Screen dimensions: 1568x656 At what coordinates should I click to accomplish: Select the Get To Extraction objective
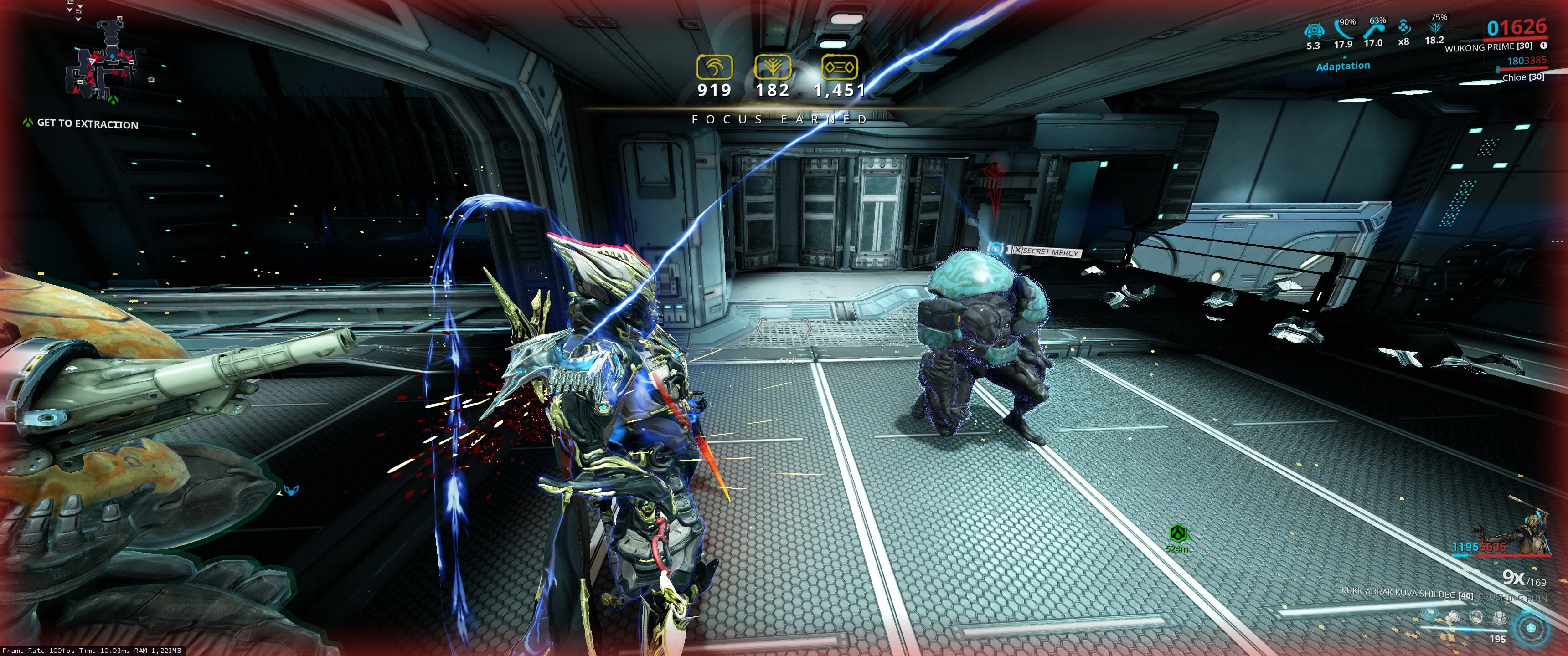87,123
